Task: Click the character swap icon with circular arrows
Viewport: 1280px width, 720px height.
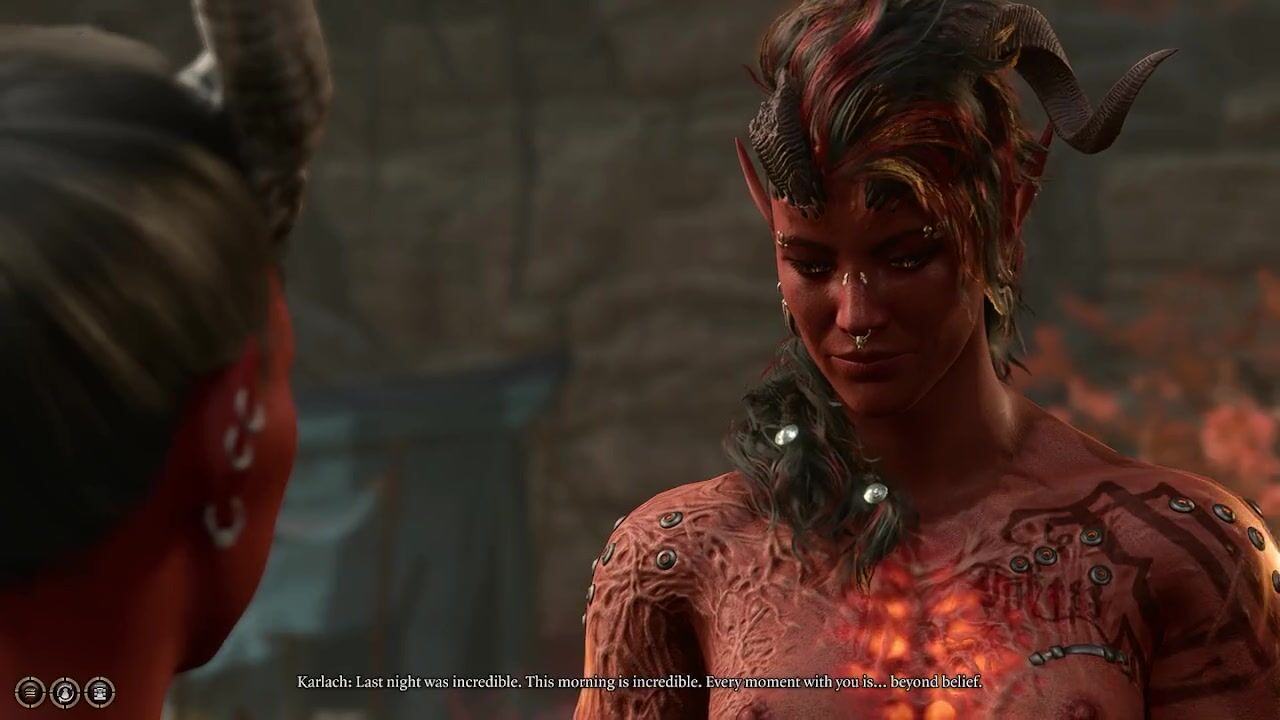Action: click(65, 691)
